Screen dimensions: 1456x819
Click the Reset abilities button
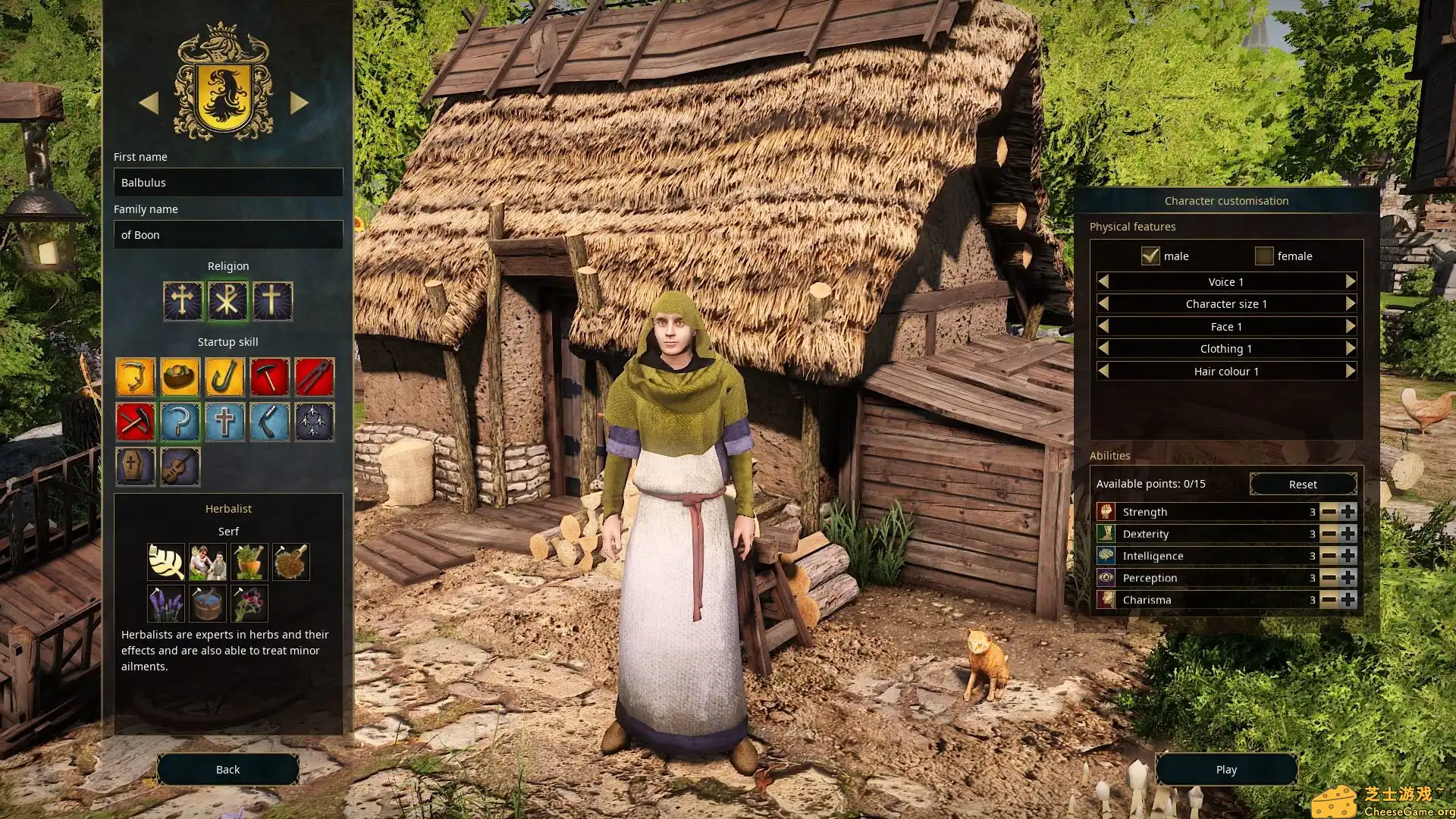(x=1302, y=484)
